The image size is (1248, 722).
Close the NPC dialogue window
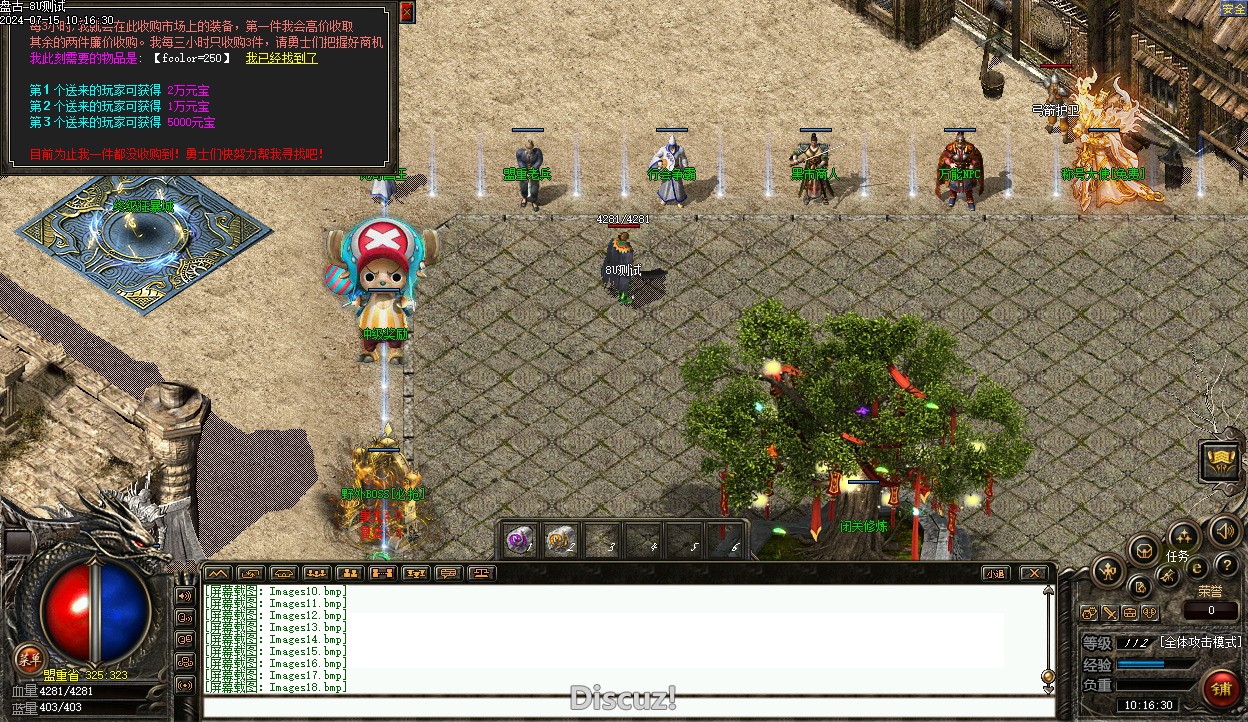(x=406, y=12)
